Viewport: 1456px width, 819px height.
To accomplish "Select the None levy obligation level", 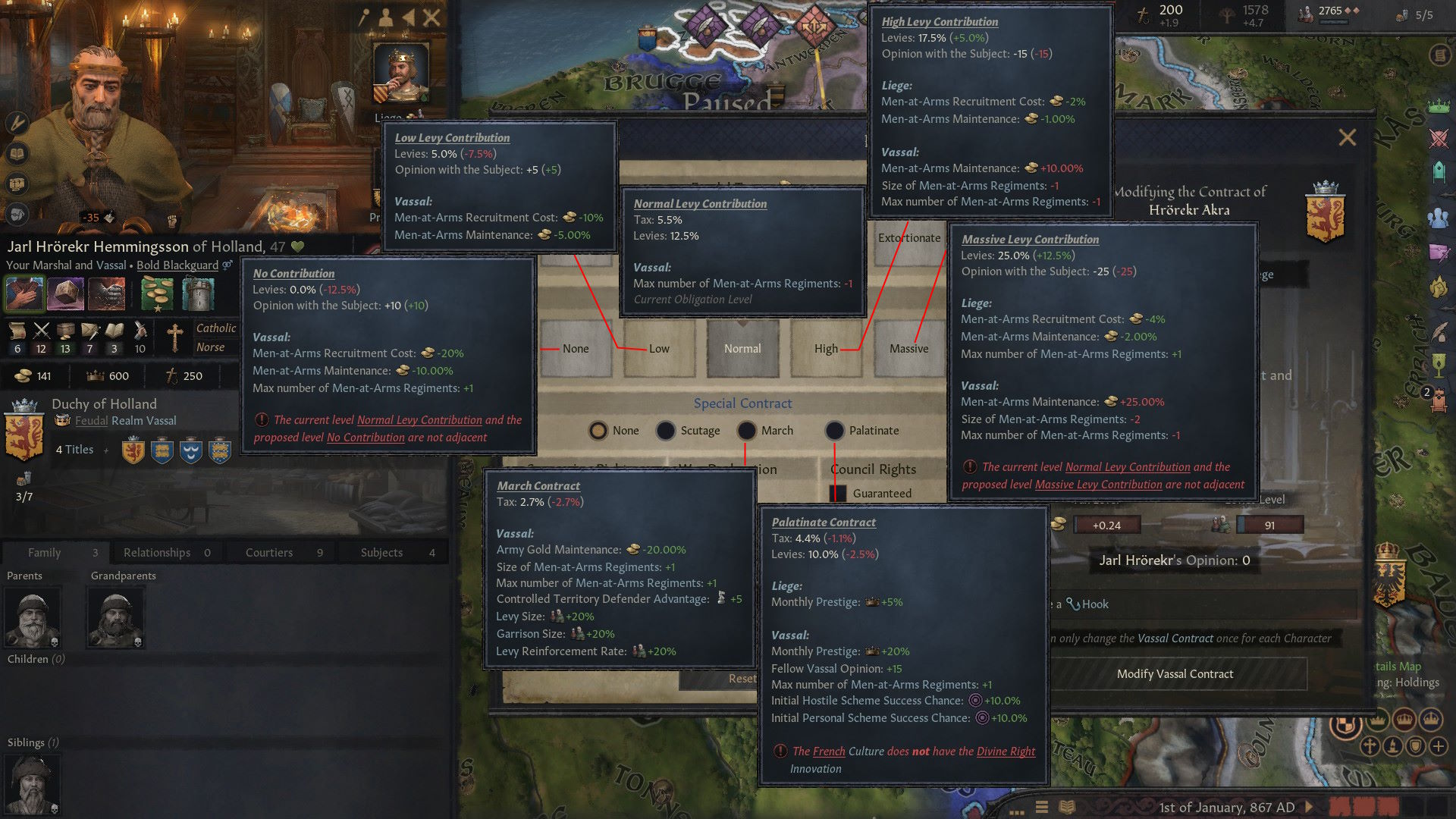I will tap(576, 349).
